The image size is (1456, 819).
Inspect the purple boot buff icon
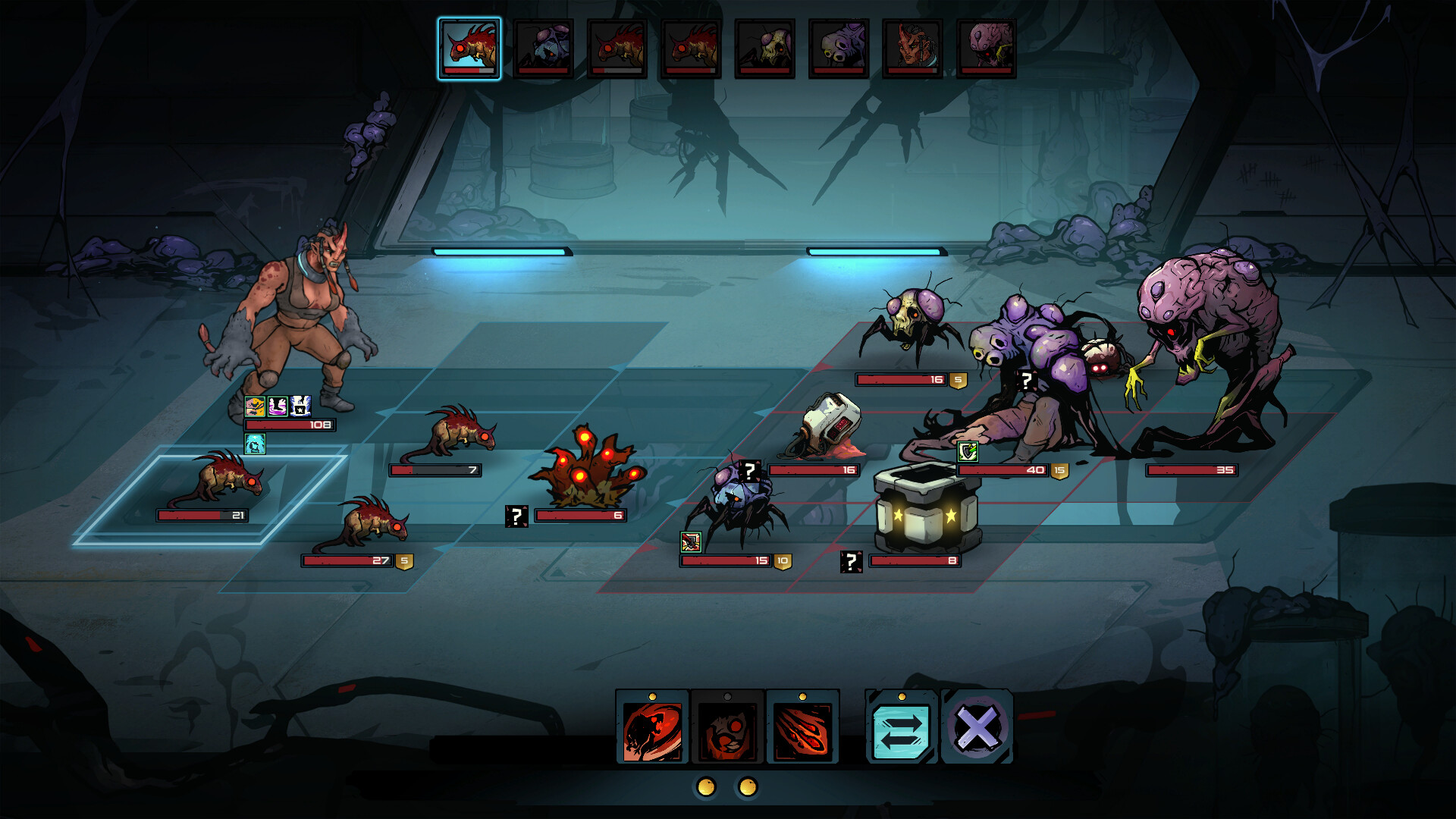278,406
